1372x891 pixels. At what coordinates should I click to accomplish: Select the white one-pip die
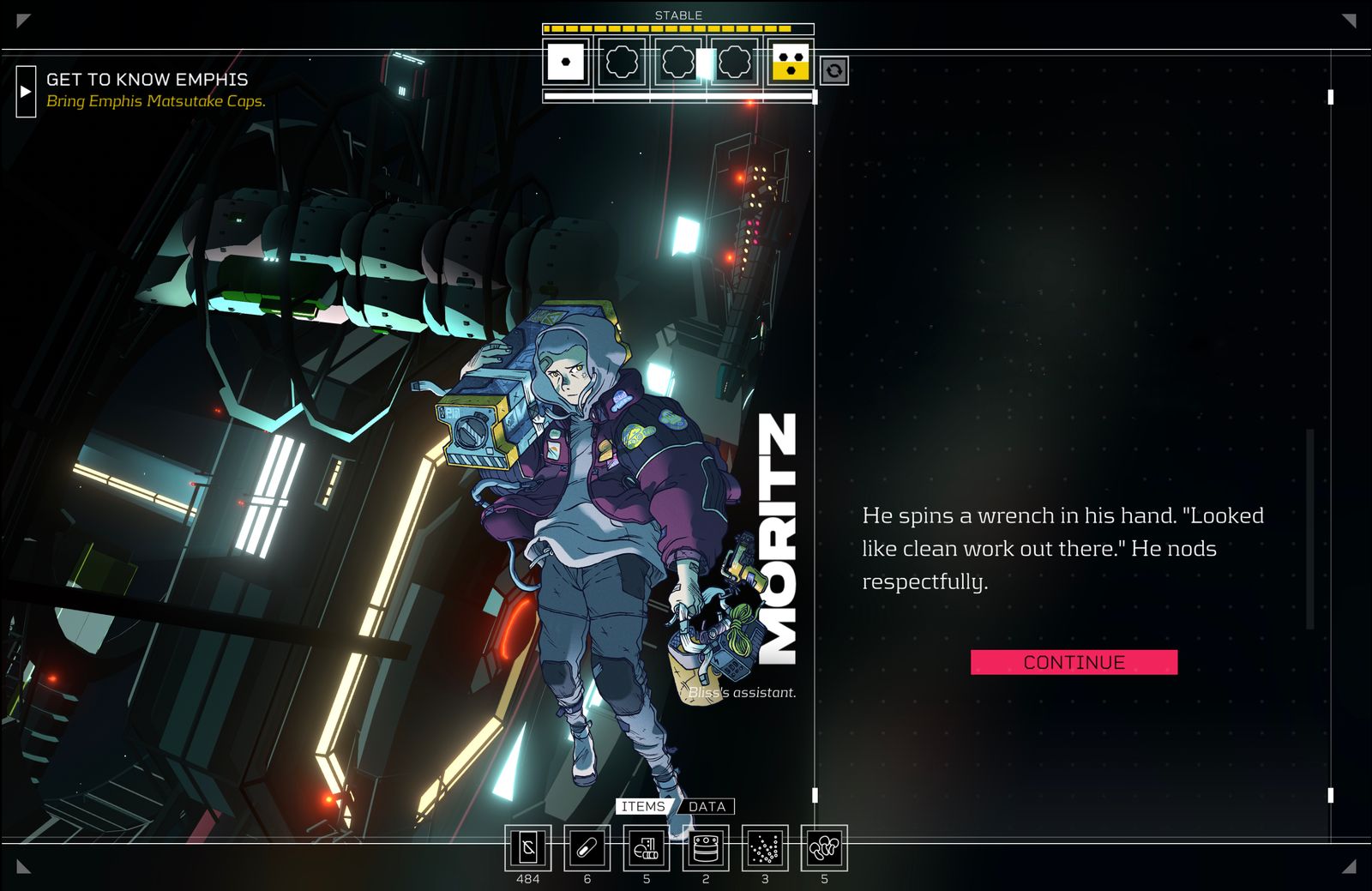(x=565, y=62)
